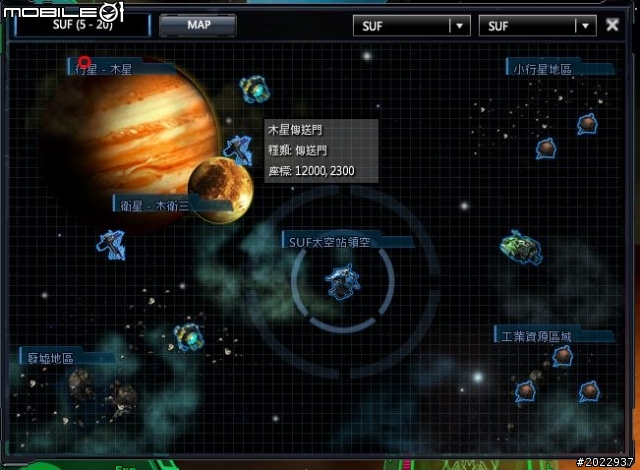
Task: Select the 廢墟地區 ruins zone label
Action: pos(50,357)
